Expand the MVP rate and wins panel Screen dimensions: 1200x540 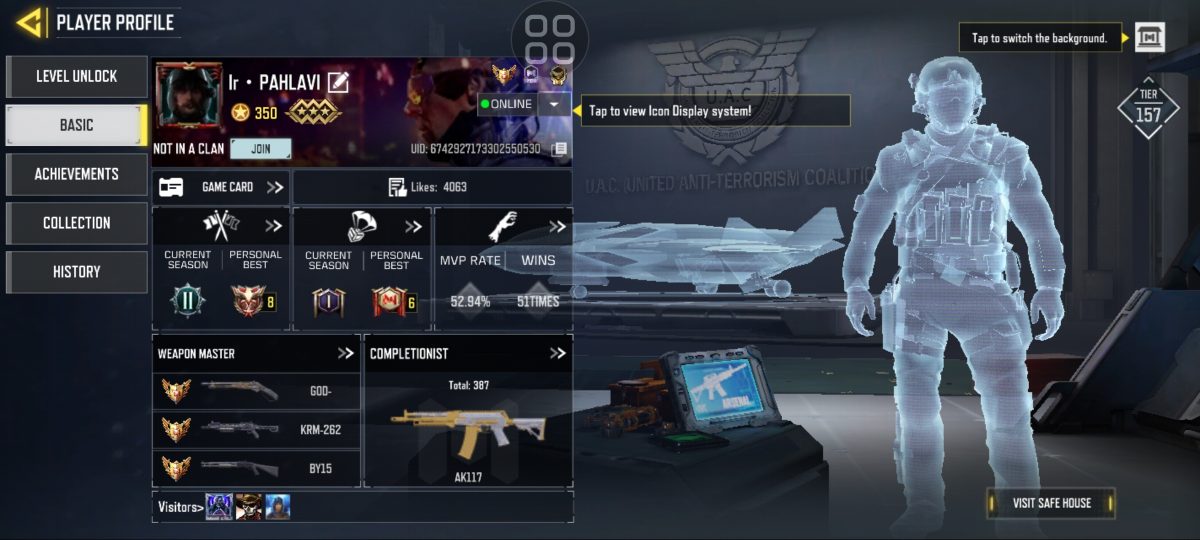tap(557, 227)
